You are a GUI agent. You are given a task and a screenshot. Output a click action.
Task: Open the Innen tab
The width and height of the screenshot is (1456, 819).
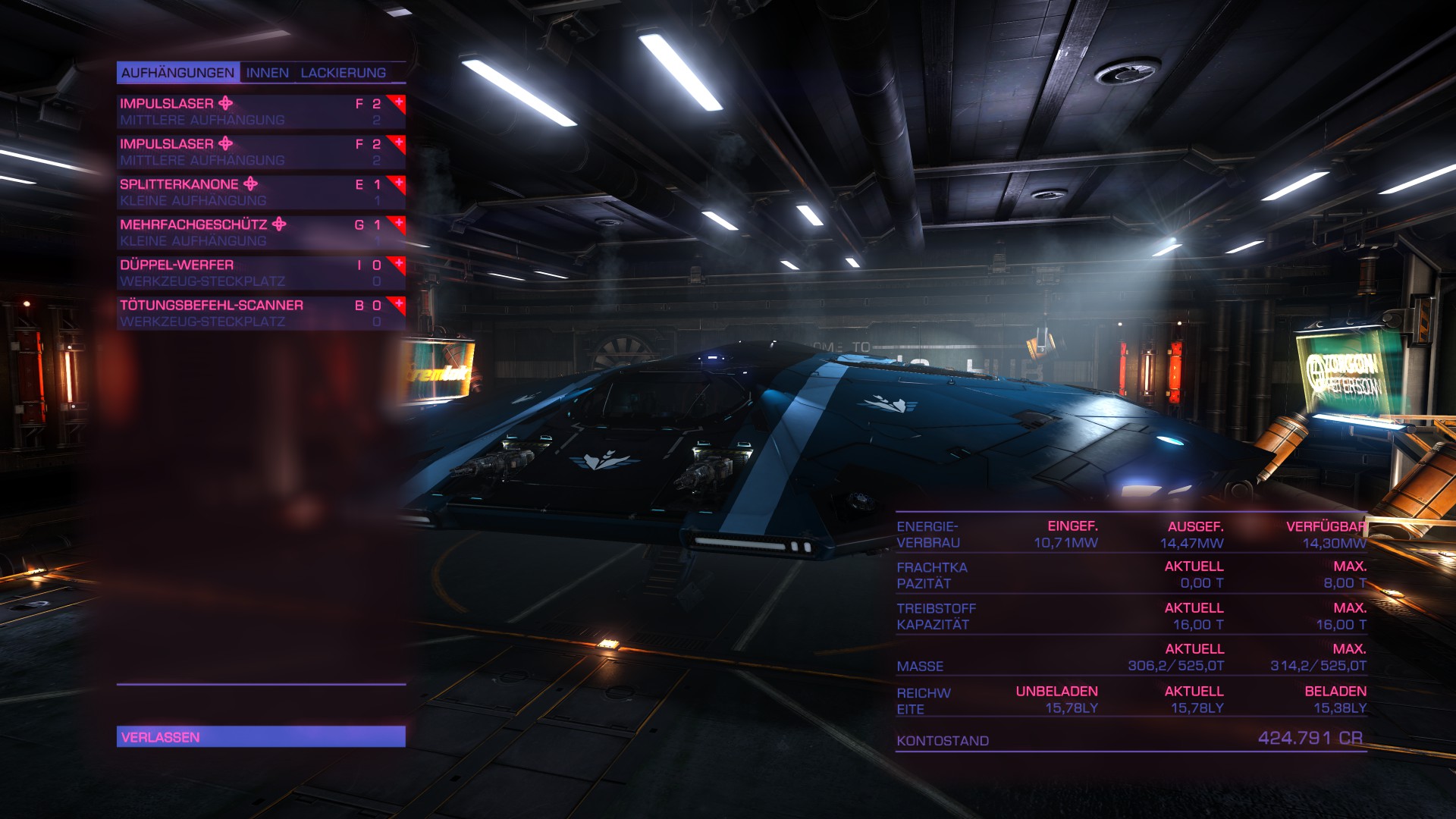pyautogui.click(x=267, y=73)
